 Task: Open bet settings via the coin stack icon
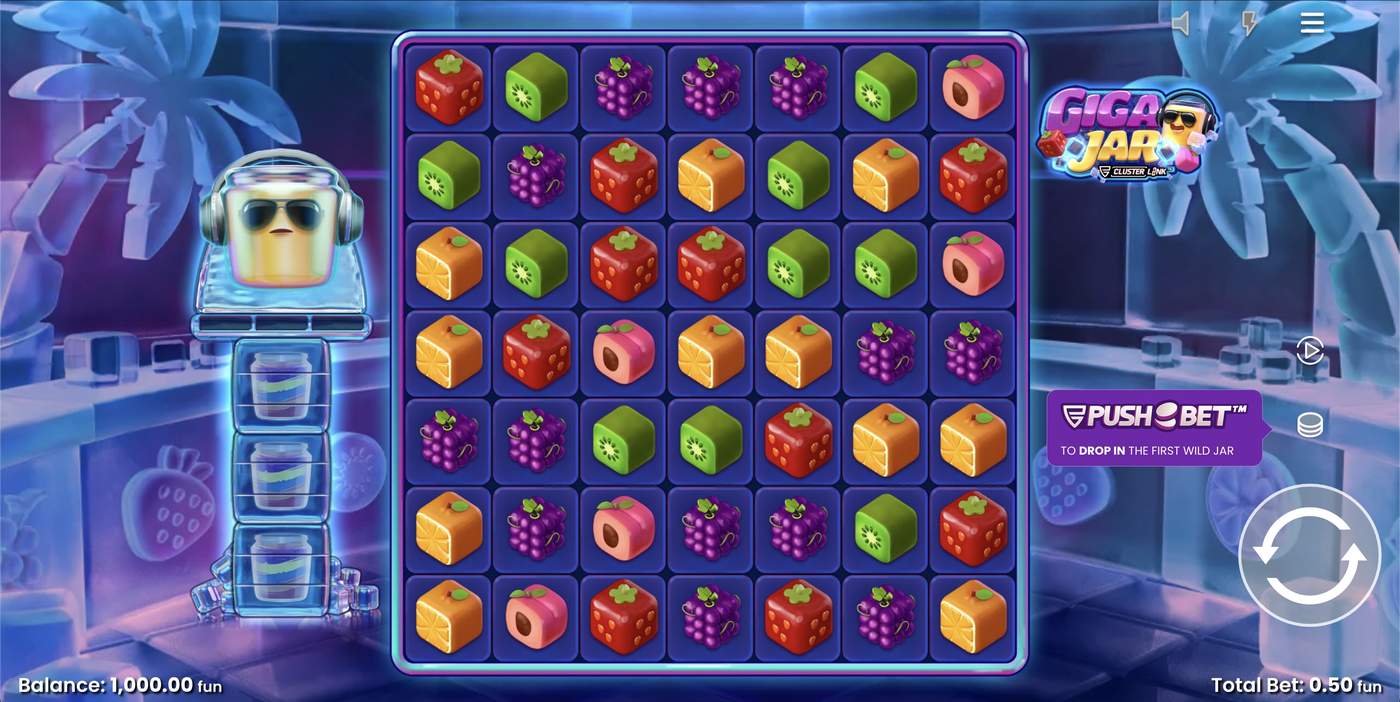(x=1309, y=425)
